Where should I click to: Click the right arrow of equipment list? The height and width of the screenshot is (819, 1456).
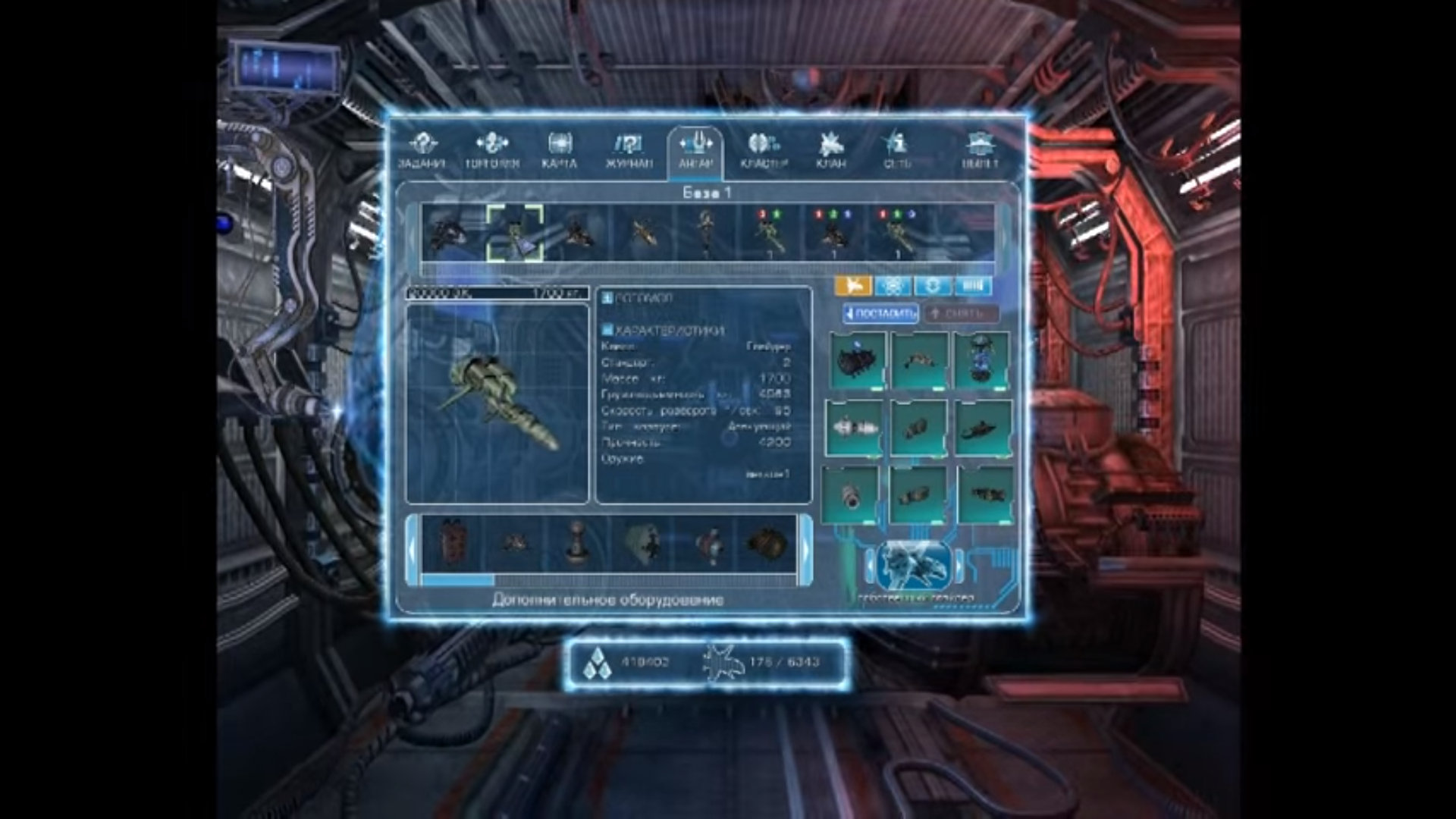[x=806, y=549]
